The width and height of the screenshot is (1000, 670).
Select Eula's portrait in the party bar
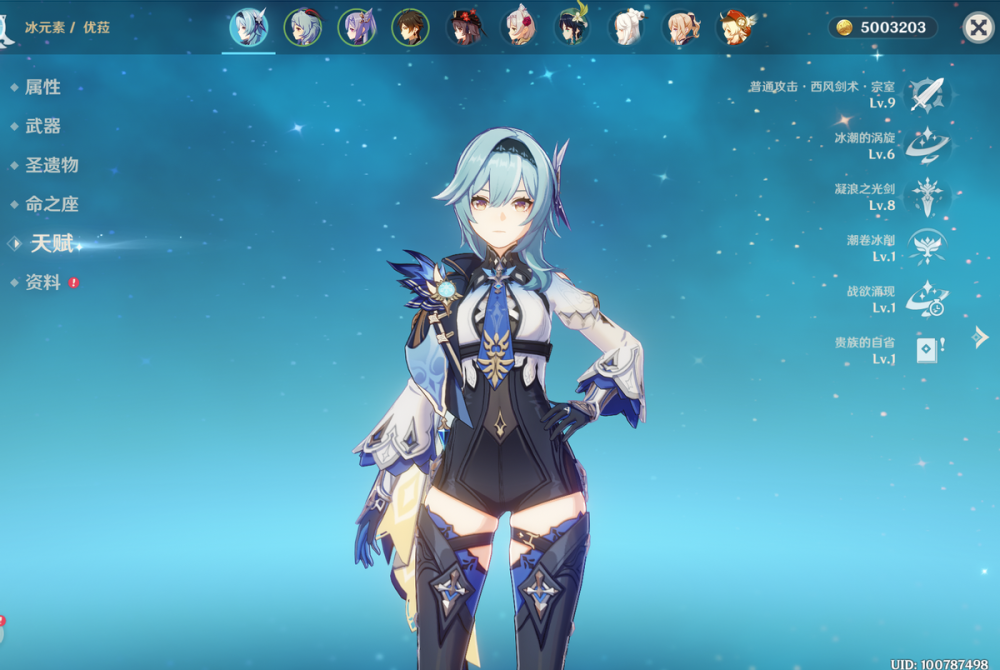pos(248,27)
